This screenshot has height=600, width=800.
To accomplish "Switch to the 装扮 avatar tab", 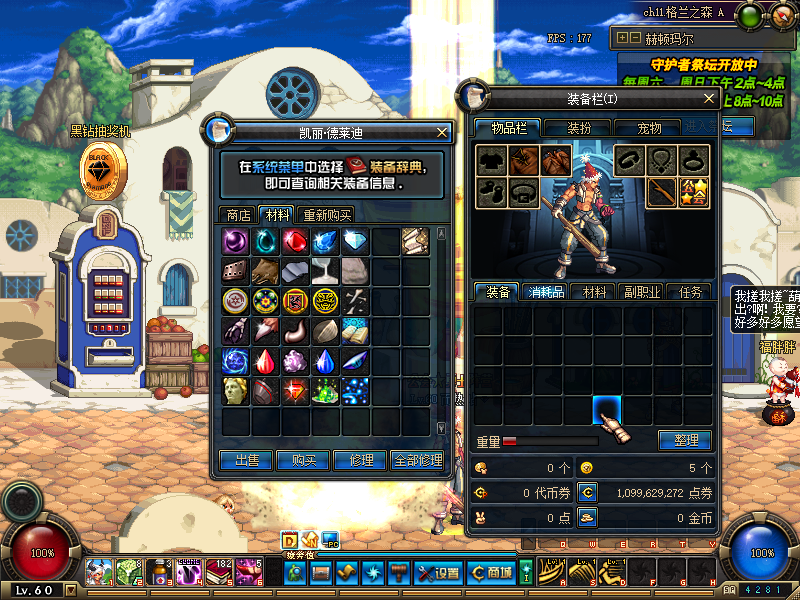I will pos(579,128).
